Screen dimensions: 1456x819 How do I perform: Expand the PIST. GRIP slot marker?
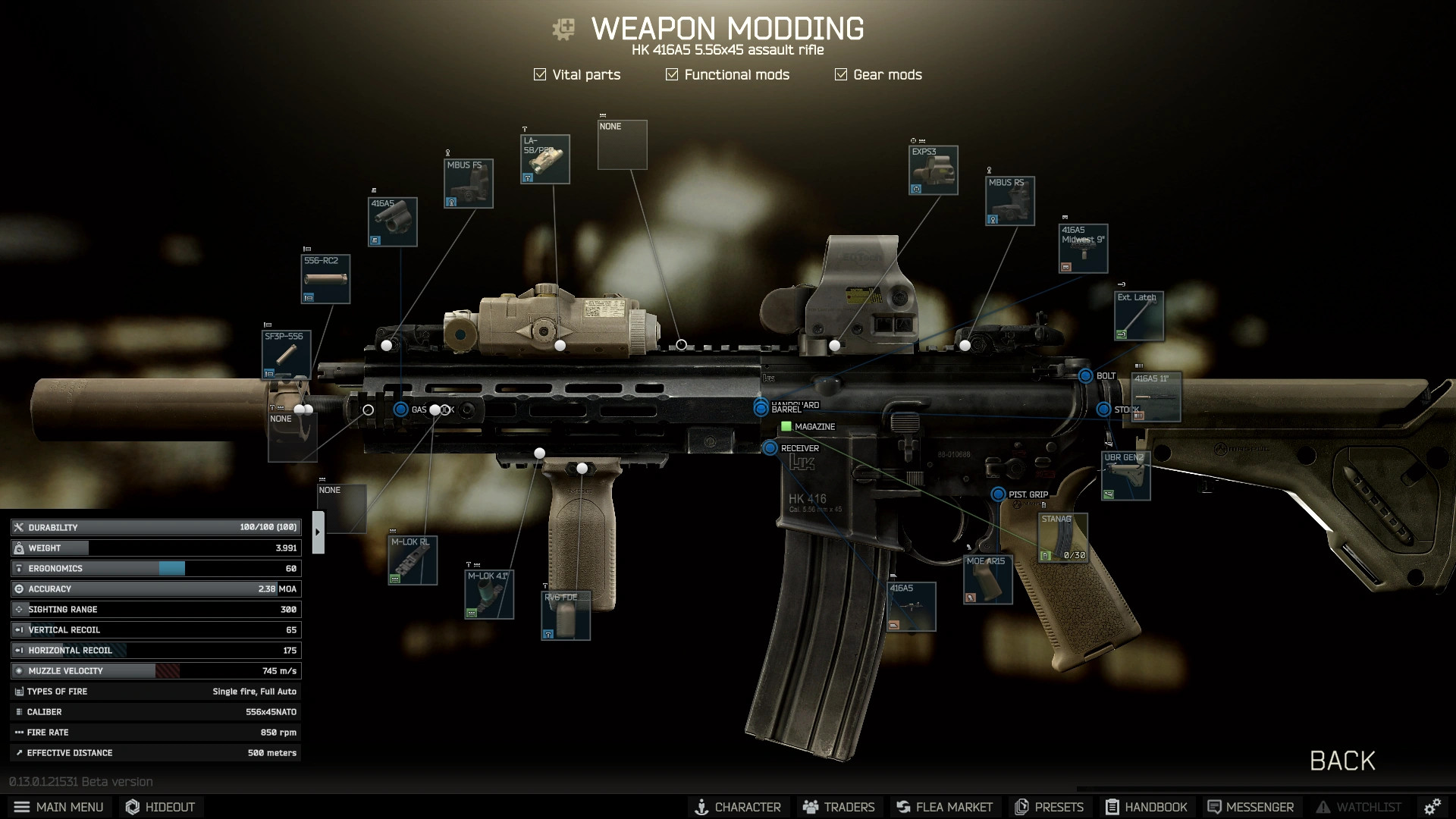pyautogui.click(x=999, y=494)
